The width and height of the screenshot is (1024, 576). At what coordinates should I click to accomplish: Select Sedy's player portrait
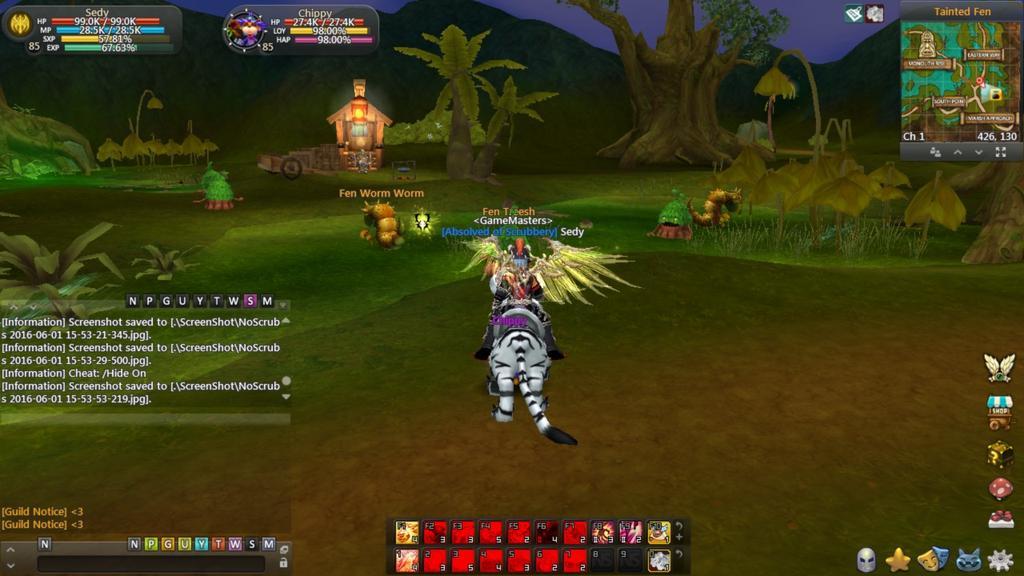coord(20,25)
